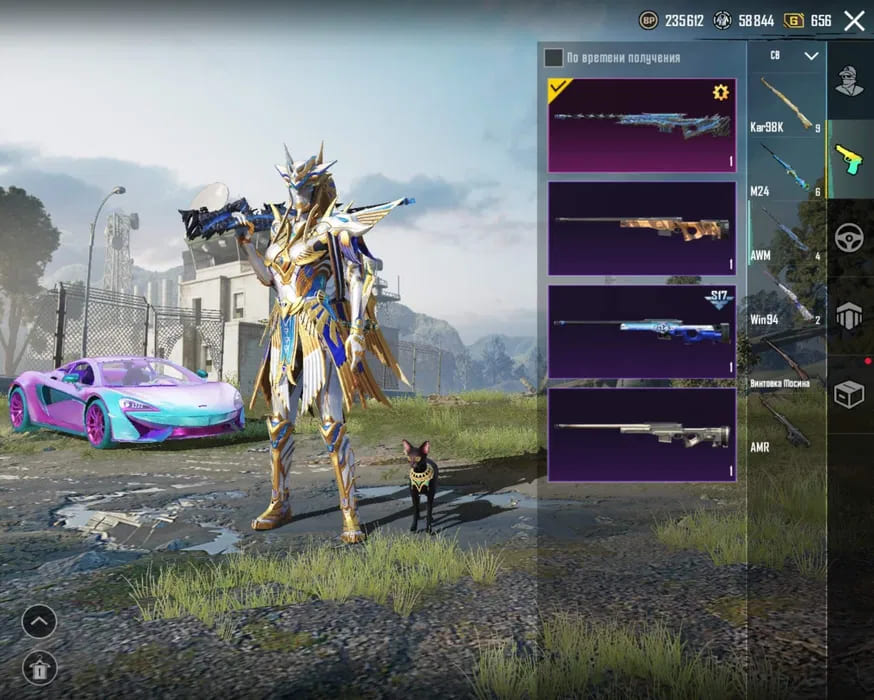Go to the vehicles steering wheel tab
The image size is (874, 700).
tap(849, 238)
